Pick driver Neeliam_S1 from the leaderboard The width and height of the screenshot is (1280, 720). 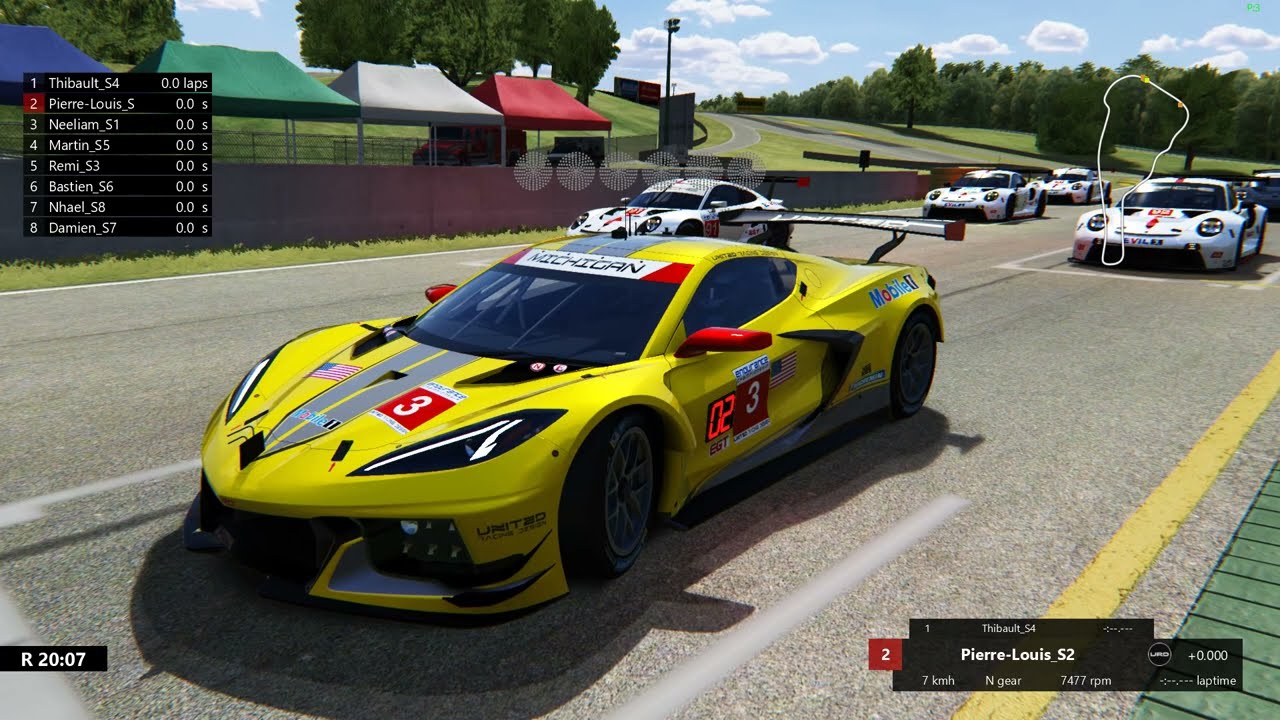click(x=117, y=124)
